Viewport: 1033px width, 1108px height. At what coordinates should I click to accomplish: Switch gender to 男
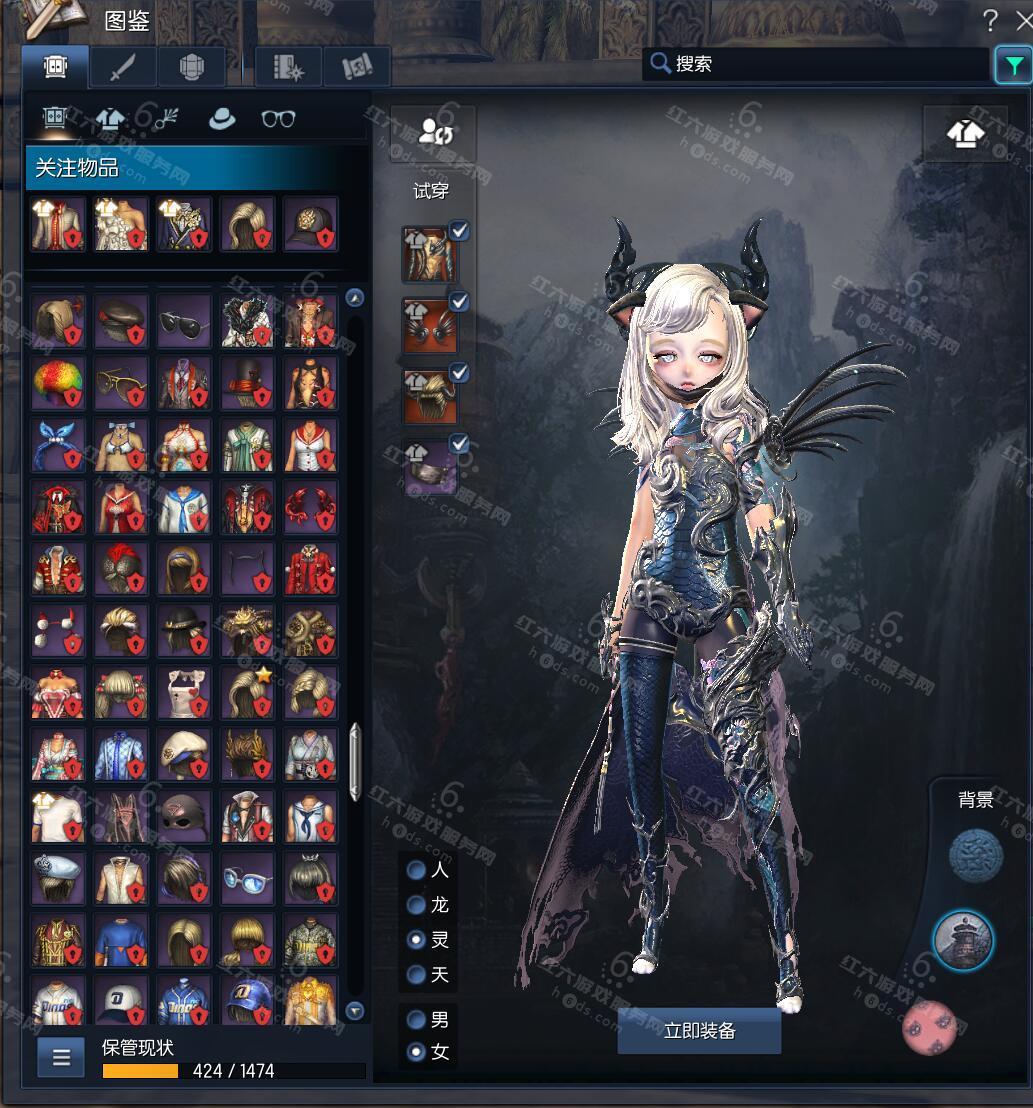[417, 1021]
